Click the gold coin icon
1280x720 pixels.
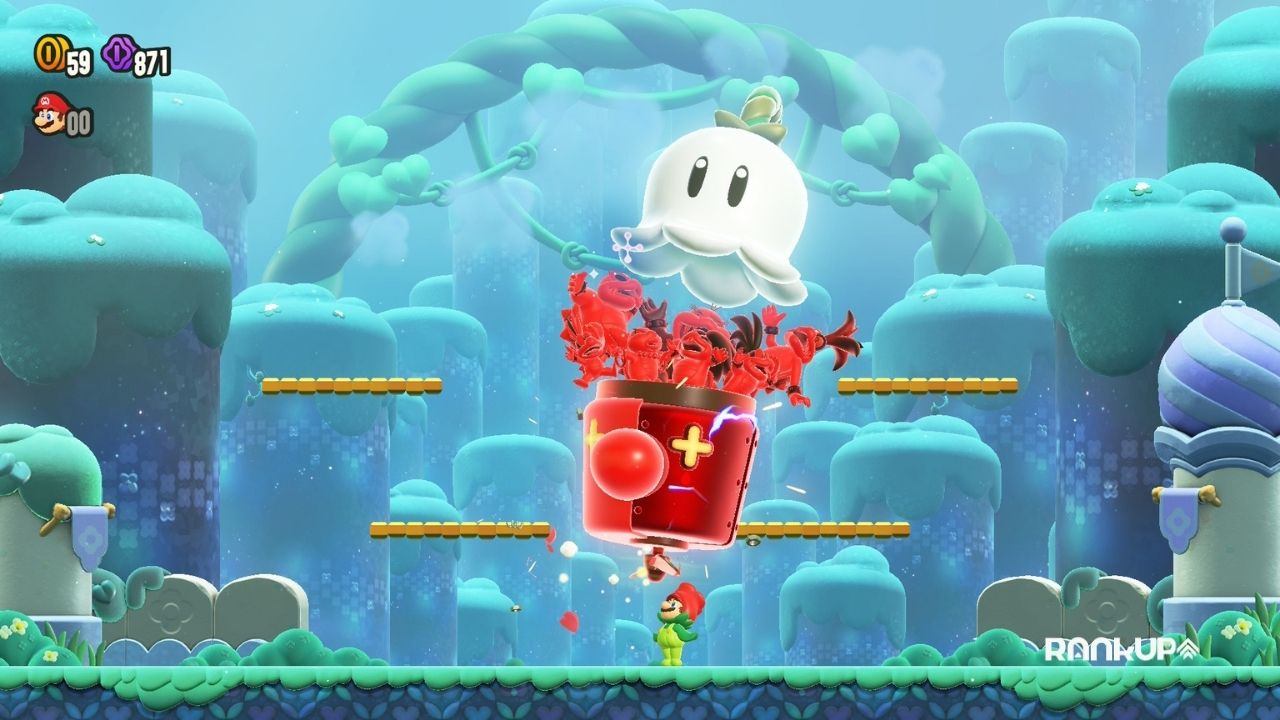tap(48, 54)
